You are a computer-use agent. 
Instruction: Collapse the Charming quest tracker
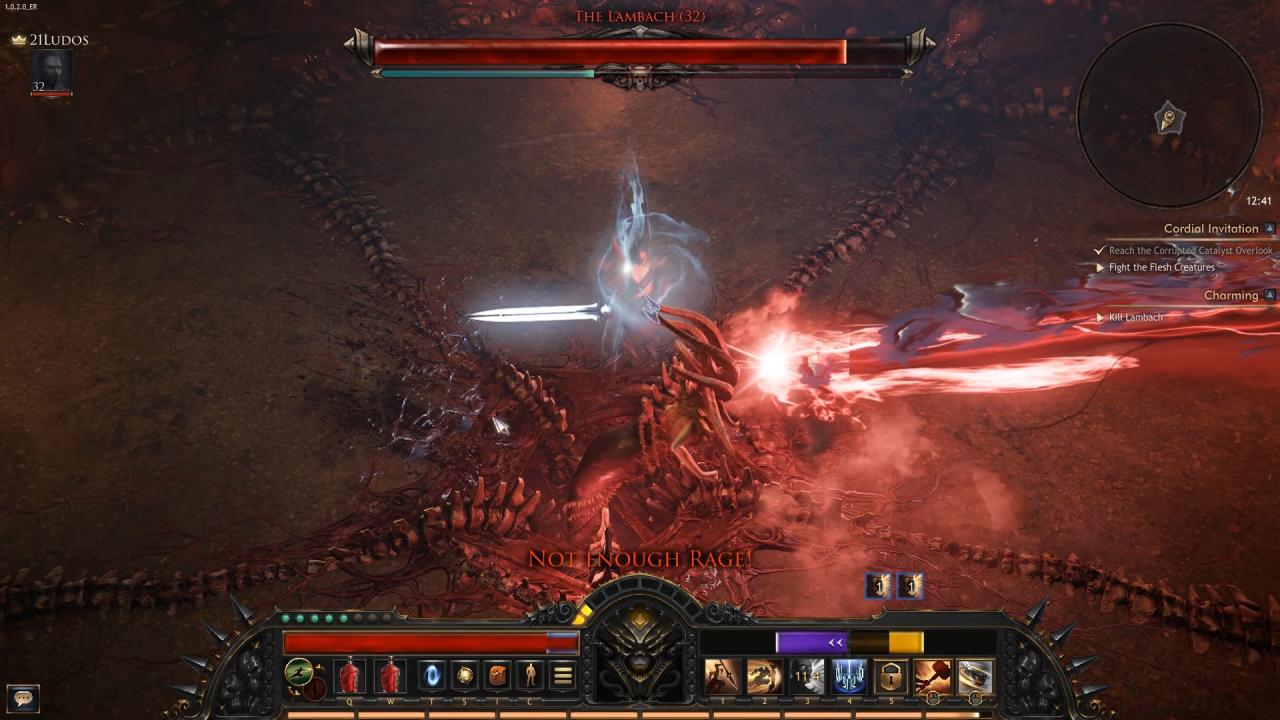(1270, 296)
